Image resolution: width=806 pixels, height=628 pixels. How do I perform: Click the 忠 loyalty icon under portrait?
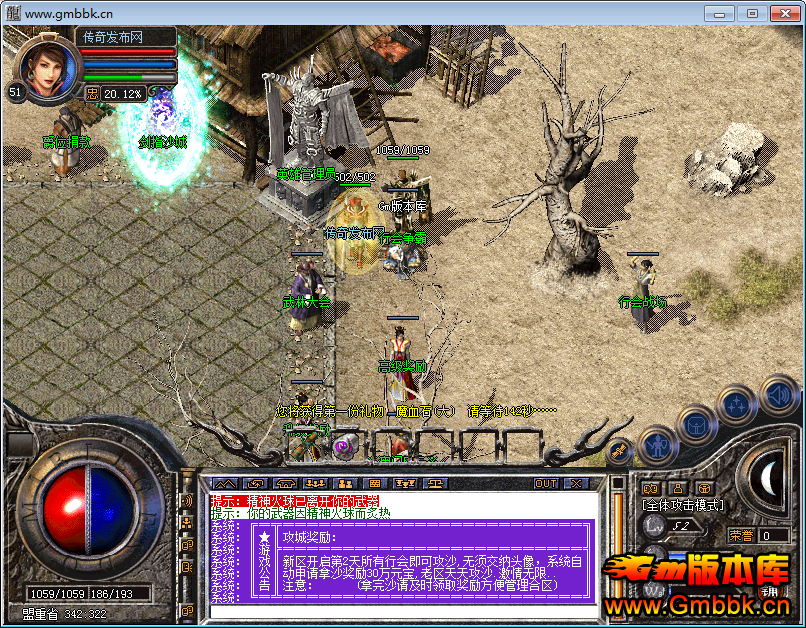(93, 94)
